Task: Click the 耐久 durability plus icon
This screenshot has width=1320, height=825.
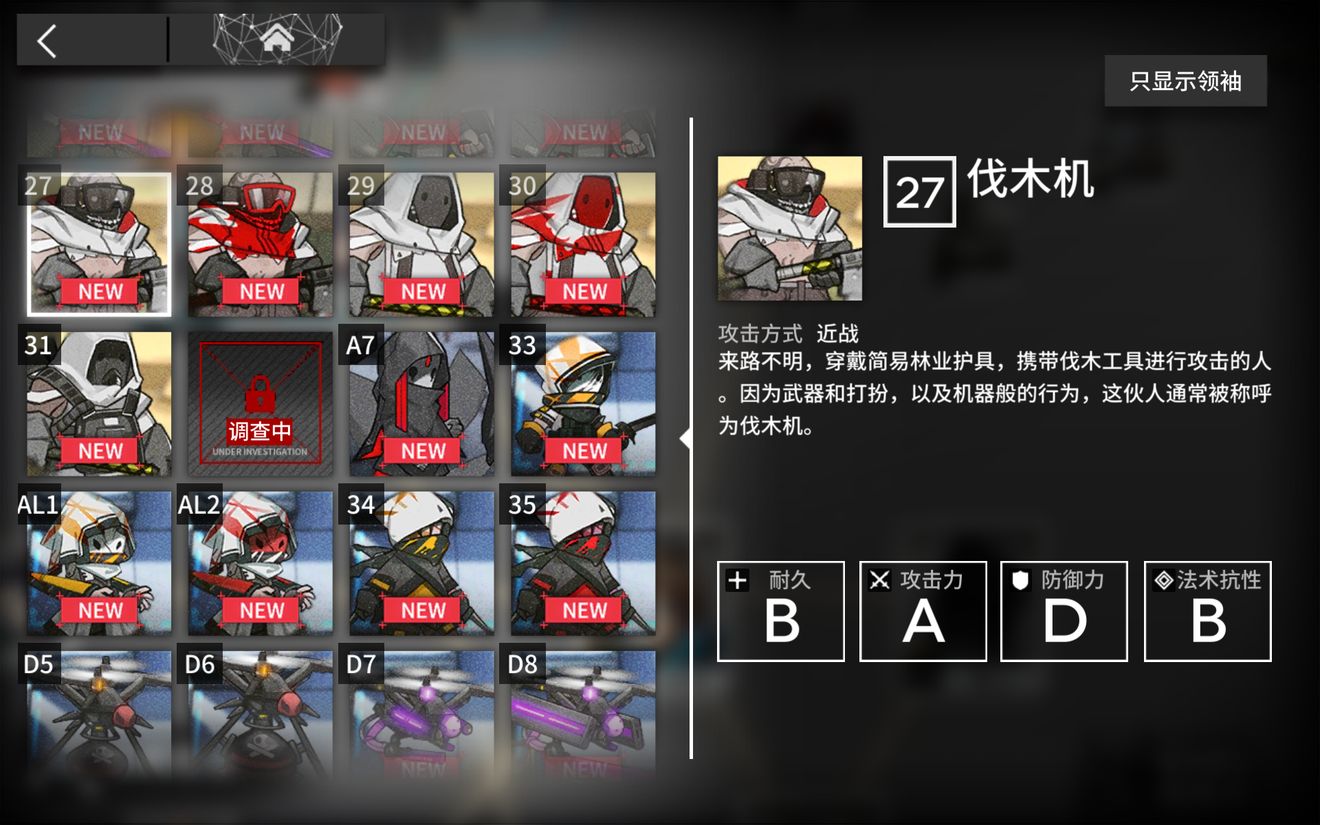Action: [736, 579]
